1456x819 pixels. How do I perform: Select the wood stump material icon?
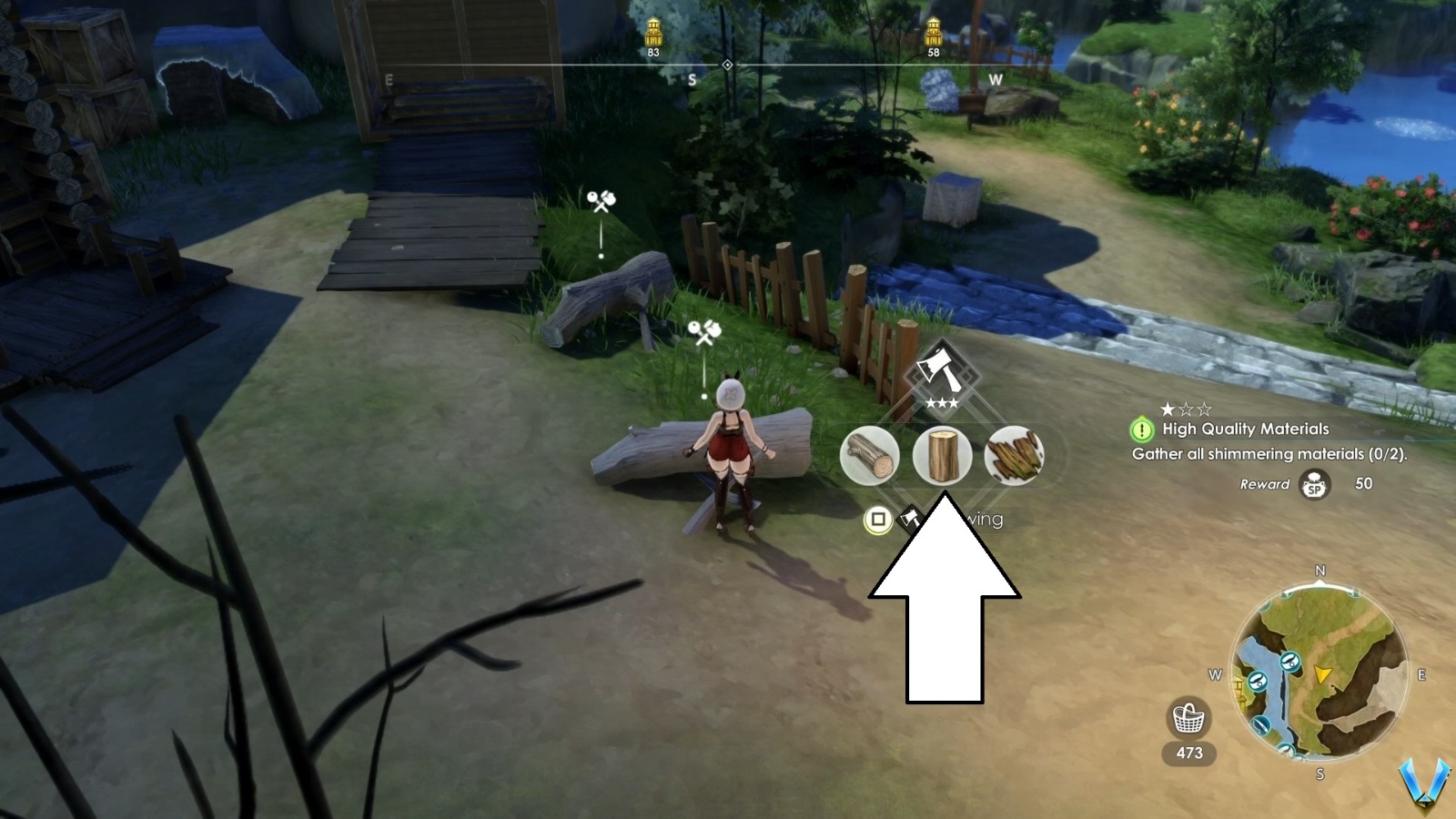pos(944,455)
